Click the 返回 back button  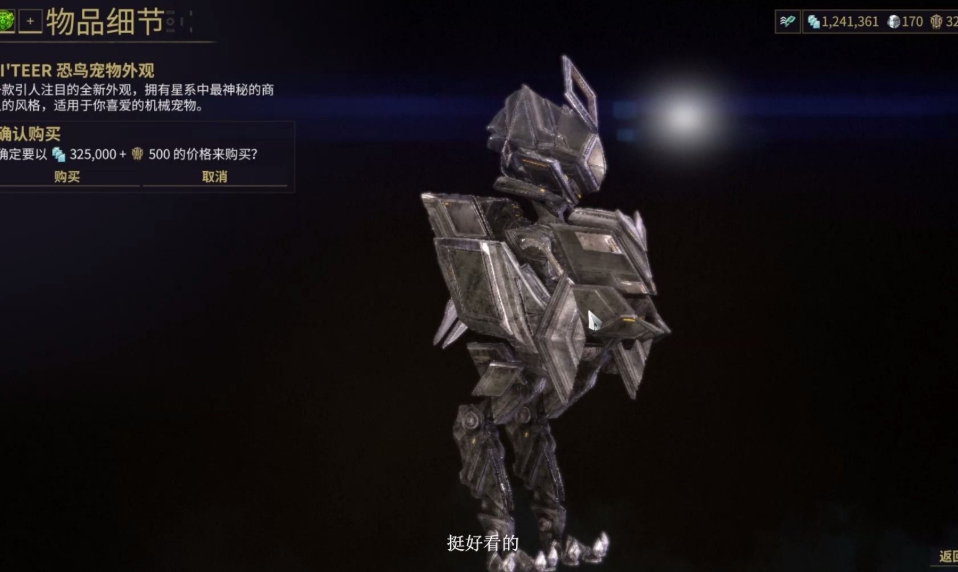[946, 557]
